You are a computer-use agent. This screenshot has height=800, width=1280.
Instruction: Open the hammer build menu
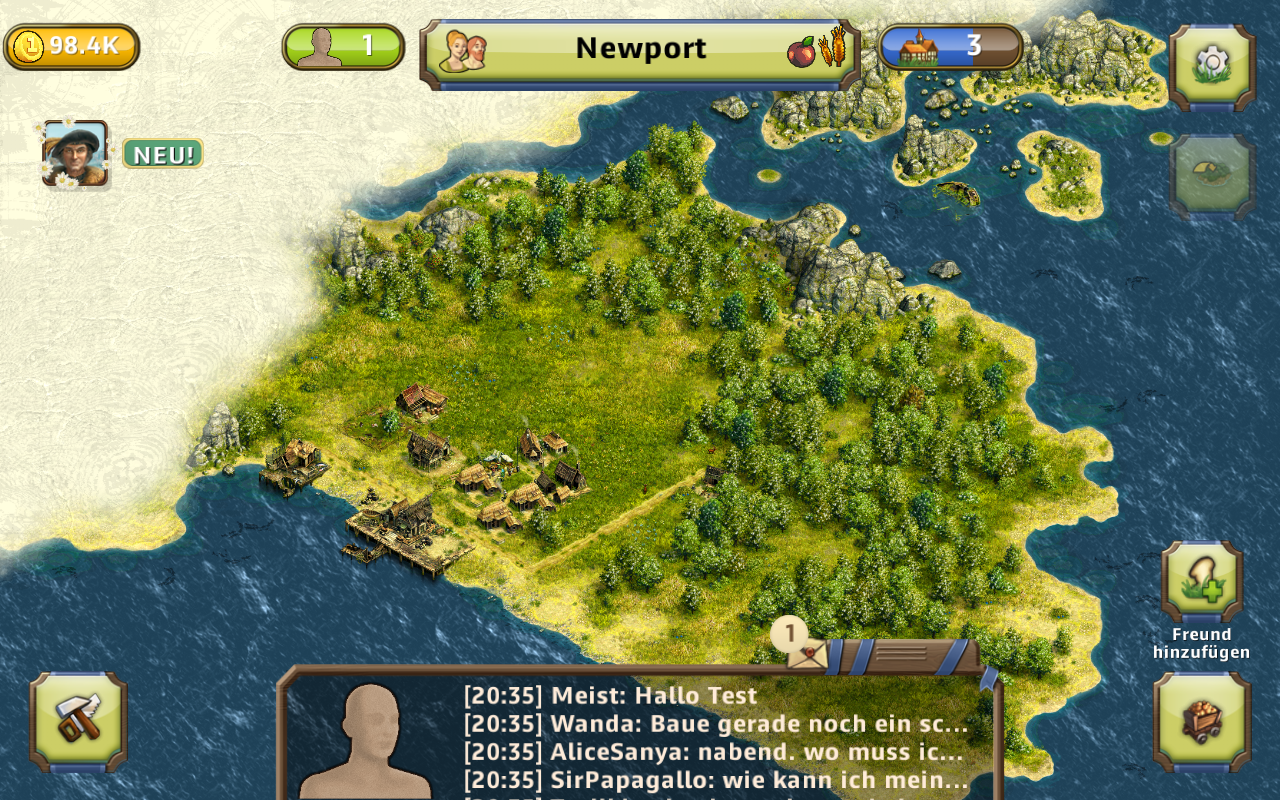click(x=78, y=721)
